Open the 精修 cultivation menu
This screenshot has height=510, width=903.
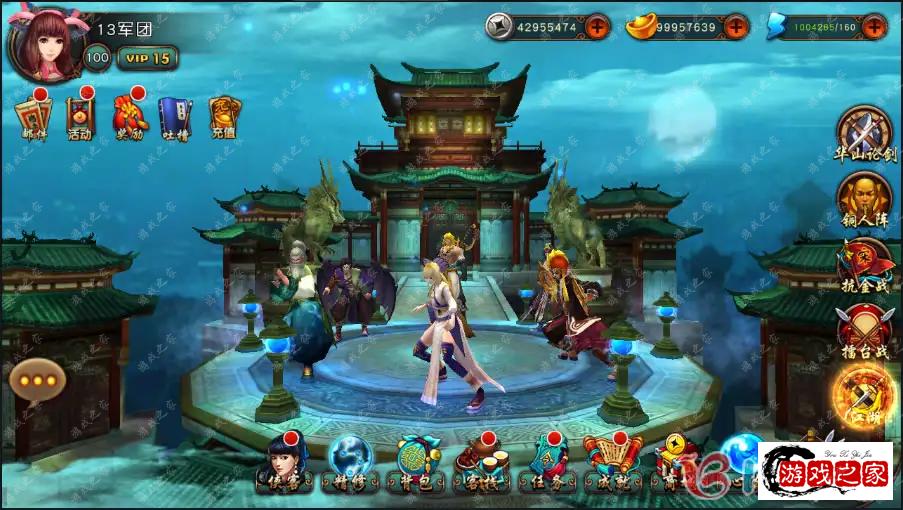click(x=350, y=464)
